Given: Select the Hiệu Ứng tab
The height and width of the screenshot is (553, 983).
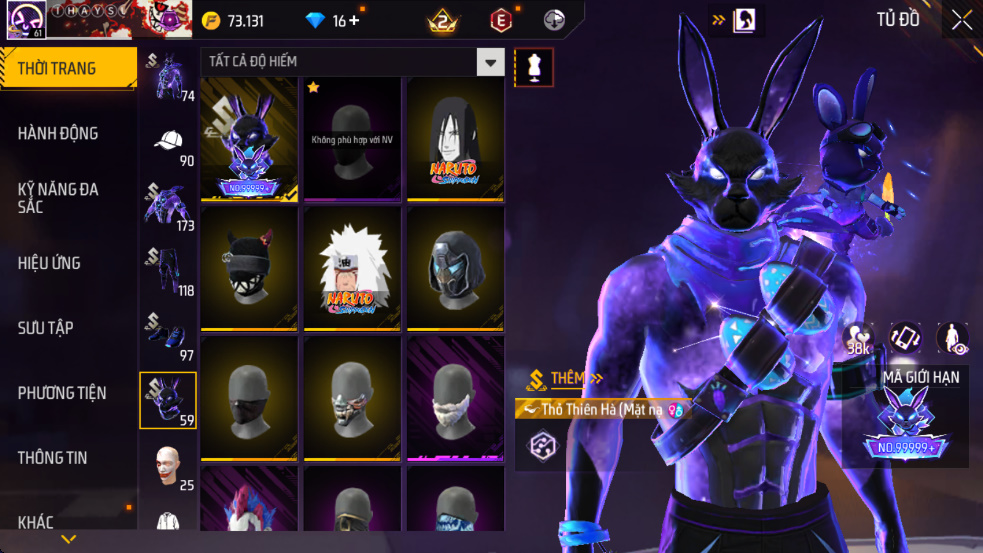Looking at the screenshot, I should 67,263.
